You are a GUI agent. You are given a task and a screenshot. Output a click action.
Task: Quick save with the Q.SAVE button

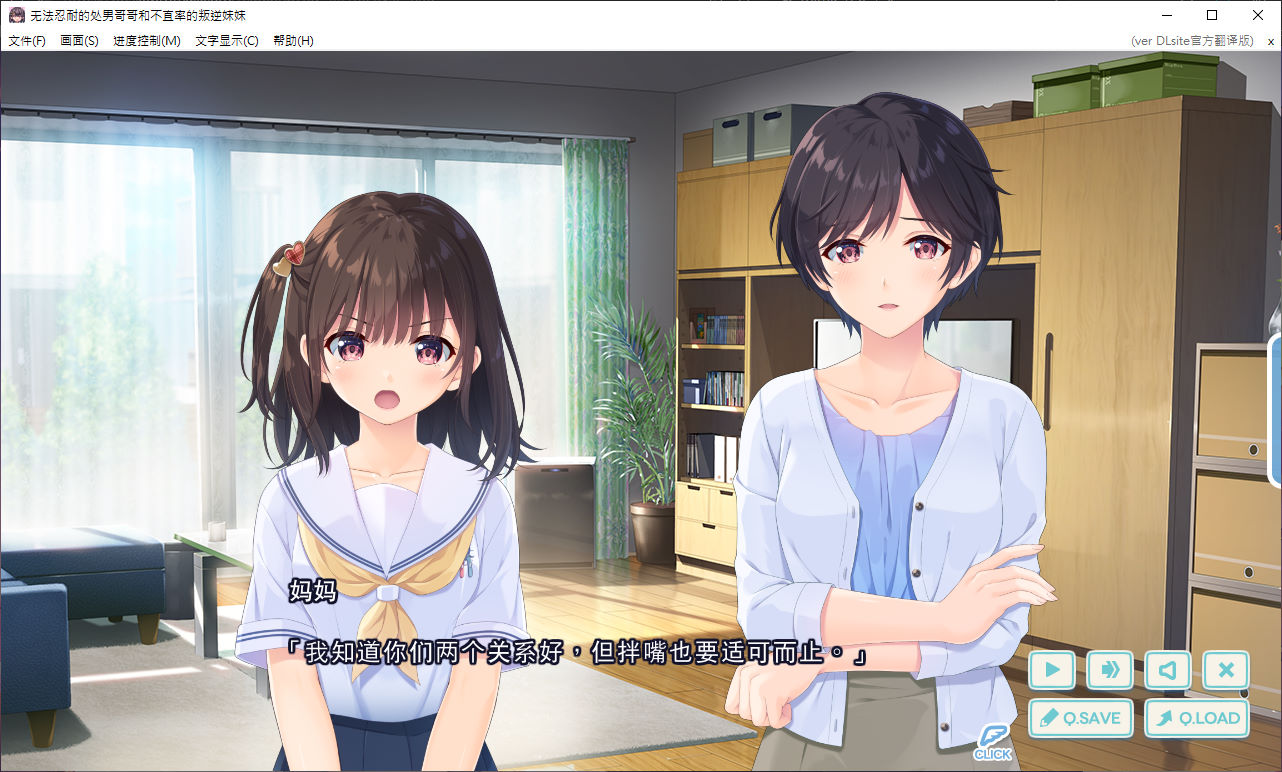pos(1080,718)
